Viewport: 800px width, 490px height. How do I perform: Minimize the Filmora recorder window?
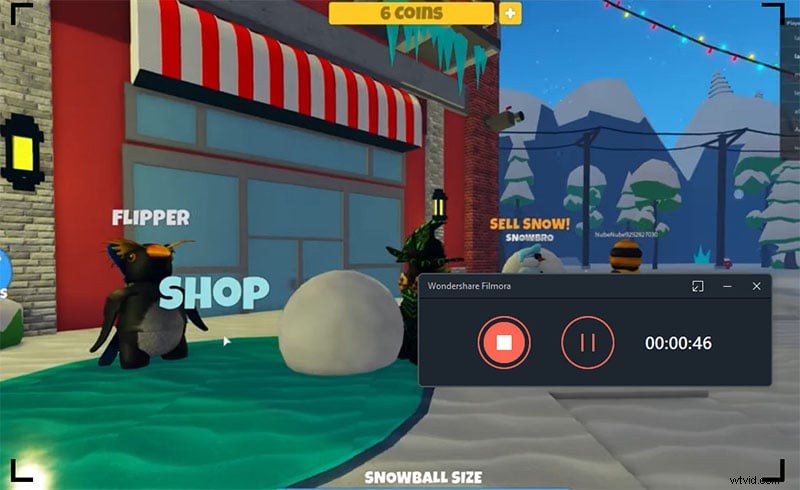[x=727, y=286]
